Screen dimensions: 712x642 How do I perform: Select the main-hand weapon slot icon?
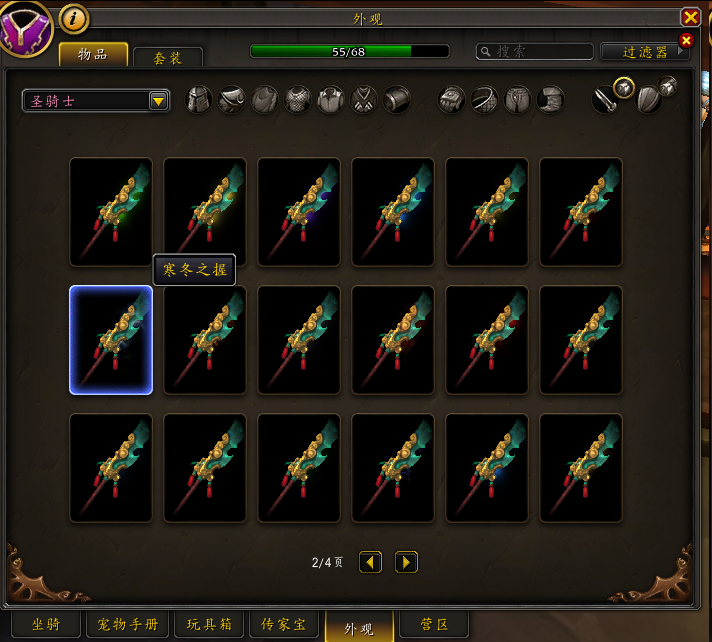click(x=604, y=100)
